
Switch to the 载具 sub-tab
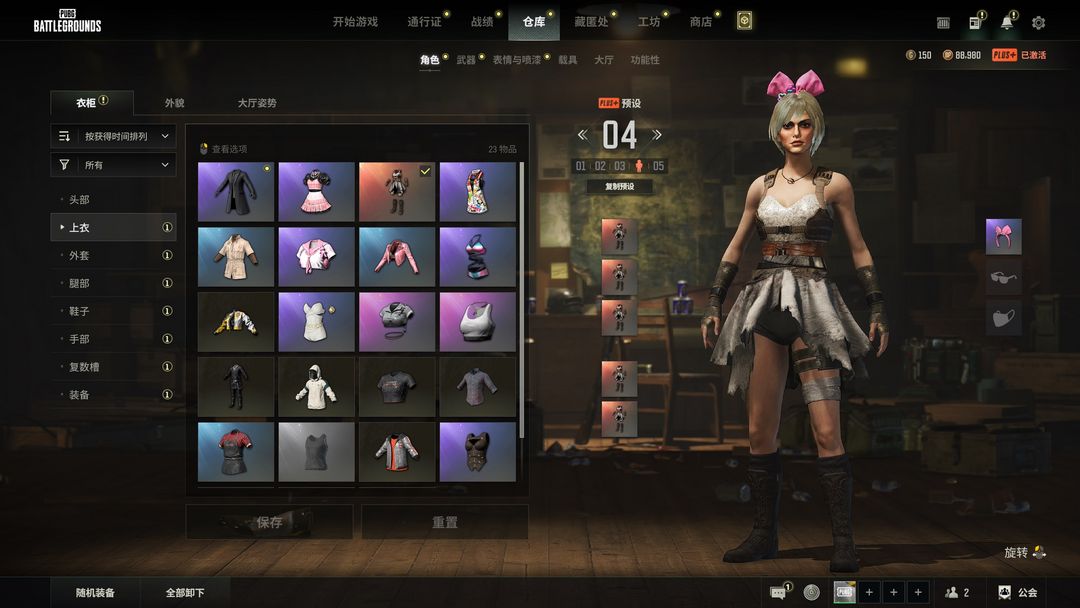(567, 60)
